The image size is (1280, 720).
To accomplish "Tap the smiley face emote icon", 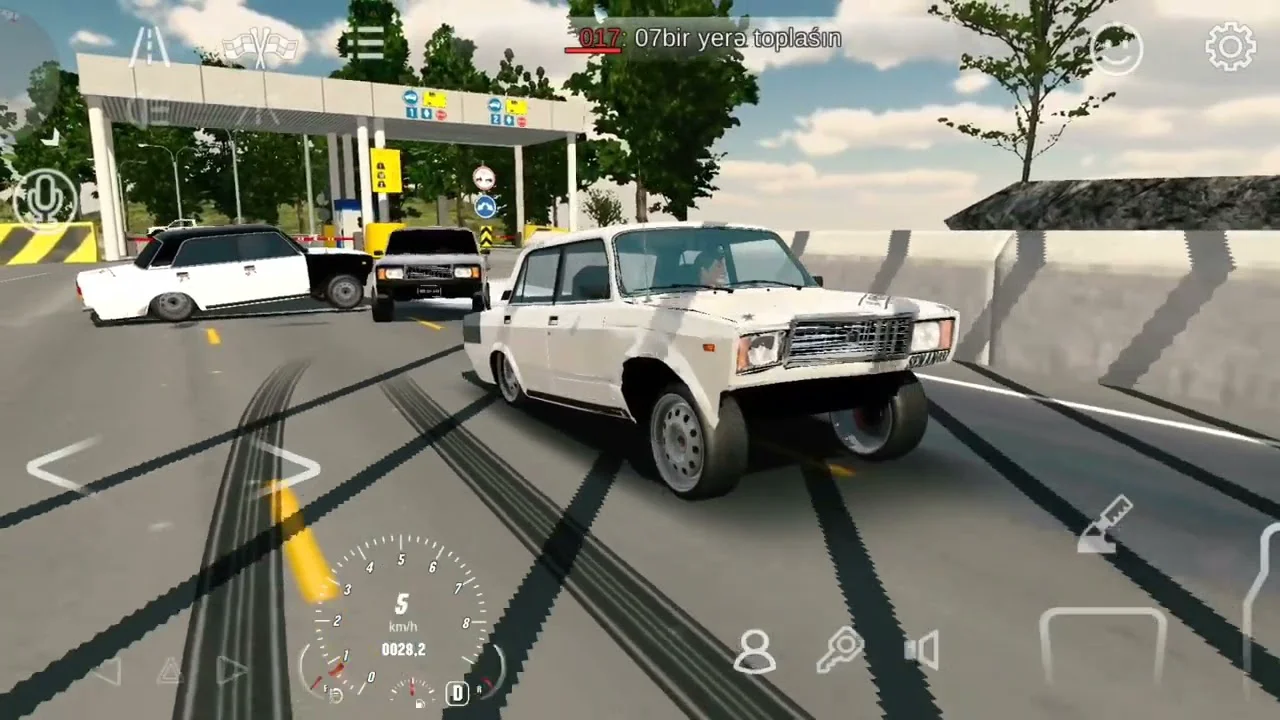I will pyautogui.click(x=1116, y=47).
